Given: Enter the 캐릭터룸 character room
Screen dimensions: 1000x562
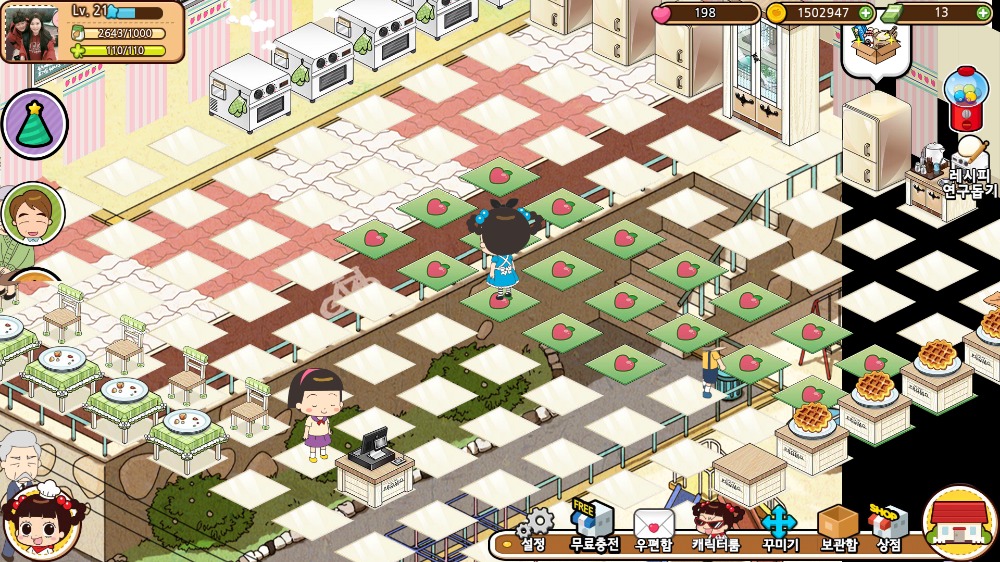Looking at the screenshot, I should [716, 528].
